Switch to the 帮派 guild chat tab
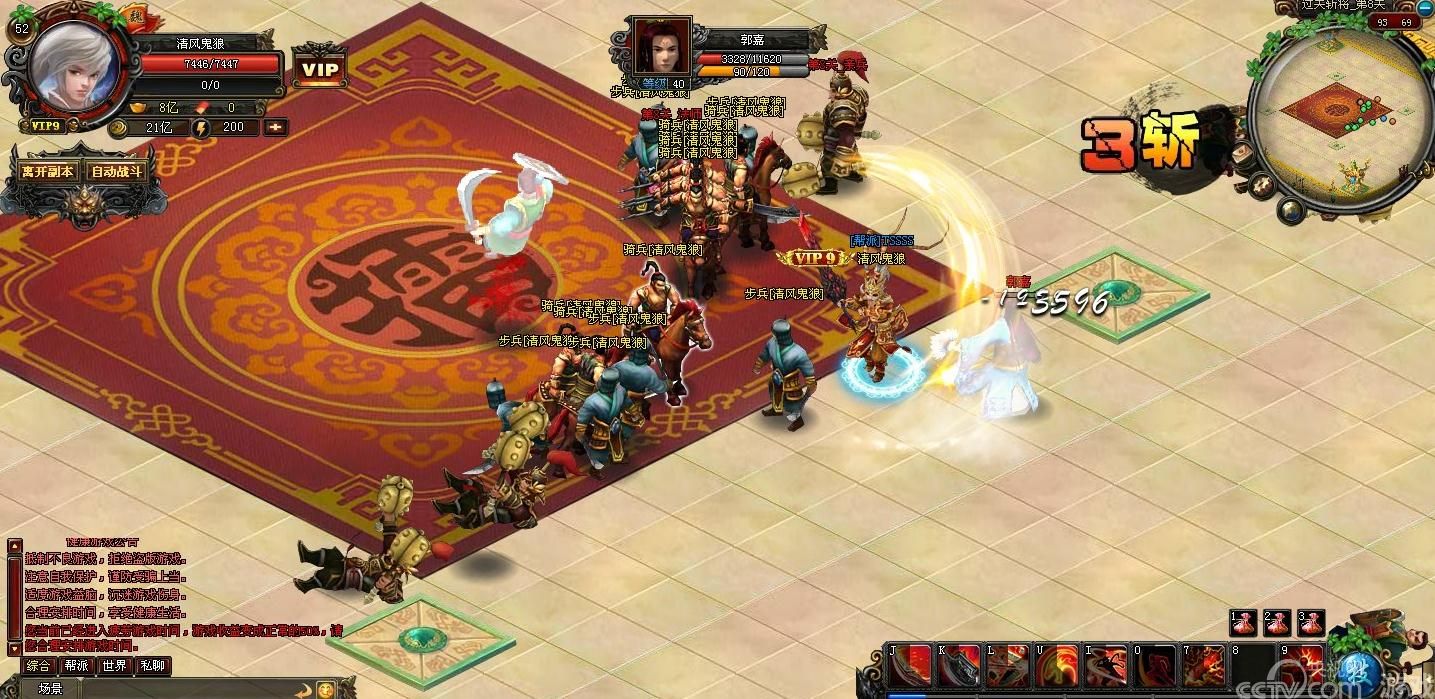 pos(77,666)
